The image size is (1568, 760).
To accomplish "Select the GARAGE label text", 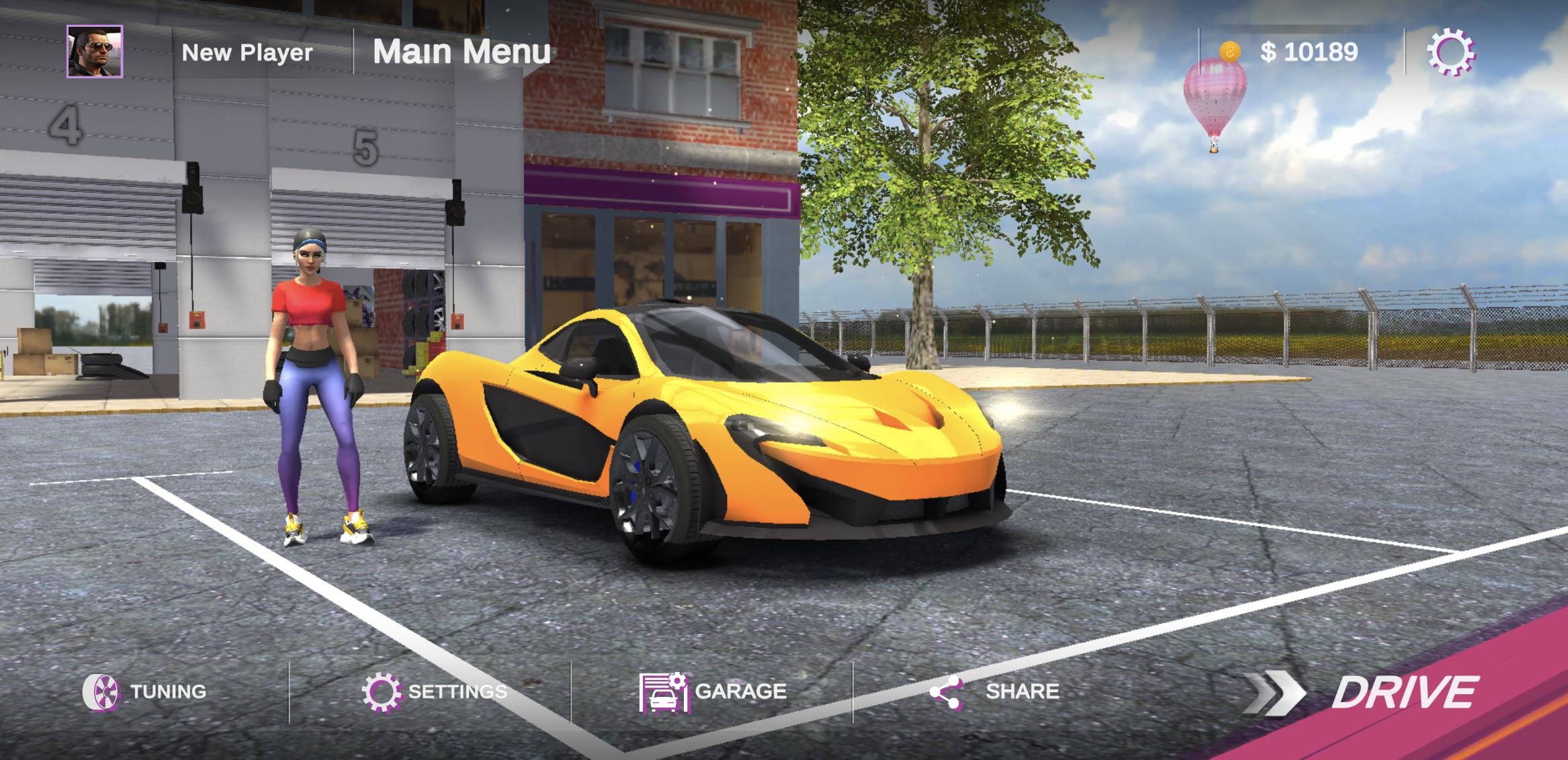I will tap(740, 690).
